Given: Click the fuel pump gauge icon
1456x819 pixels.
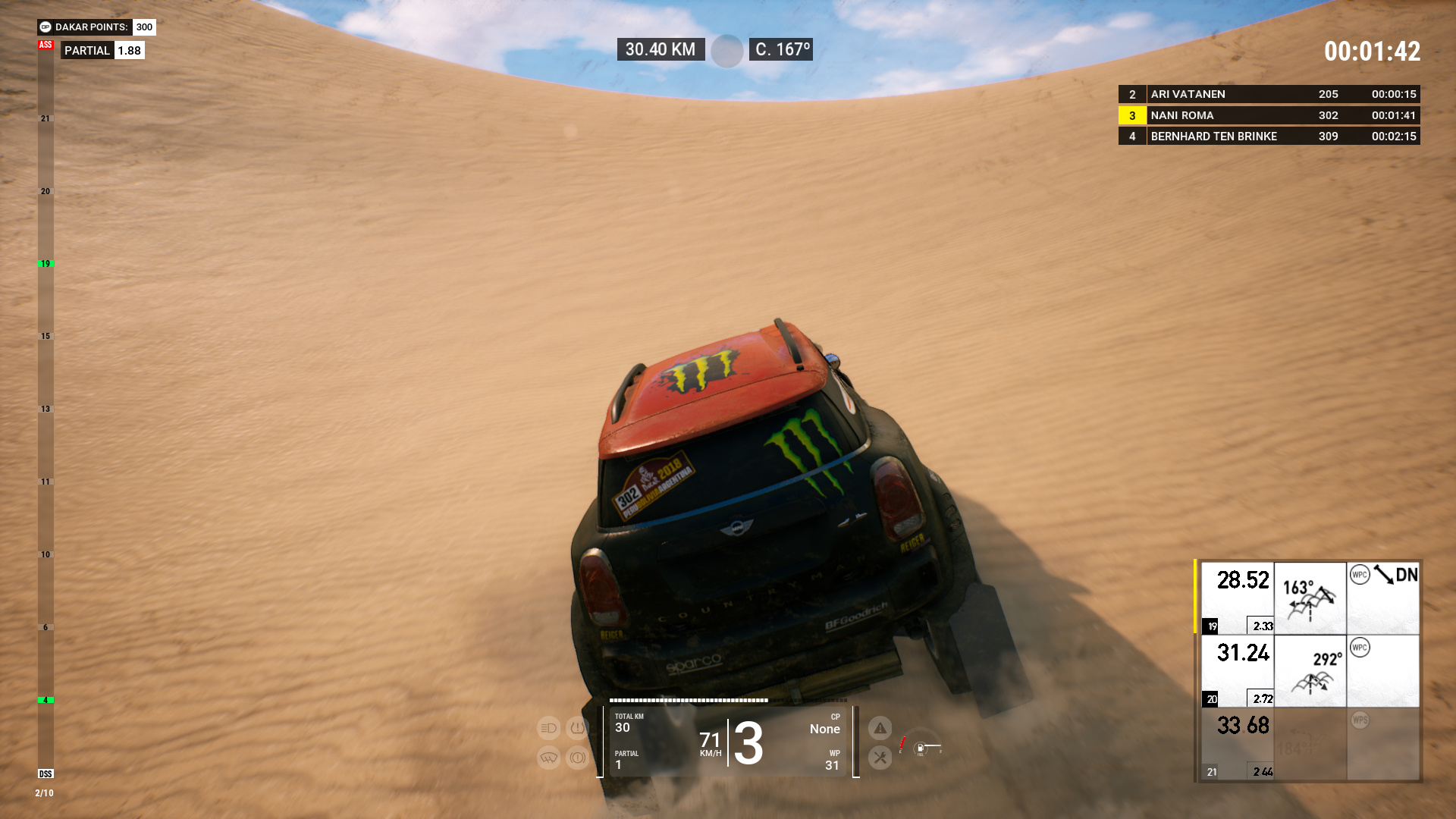Looking at the screenshot, I should tap(920, 748).
